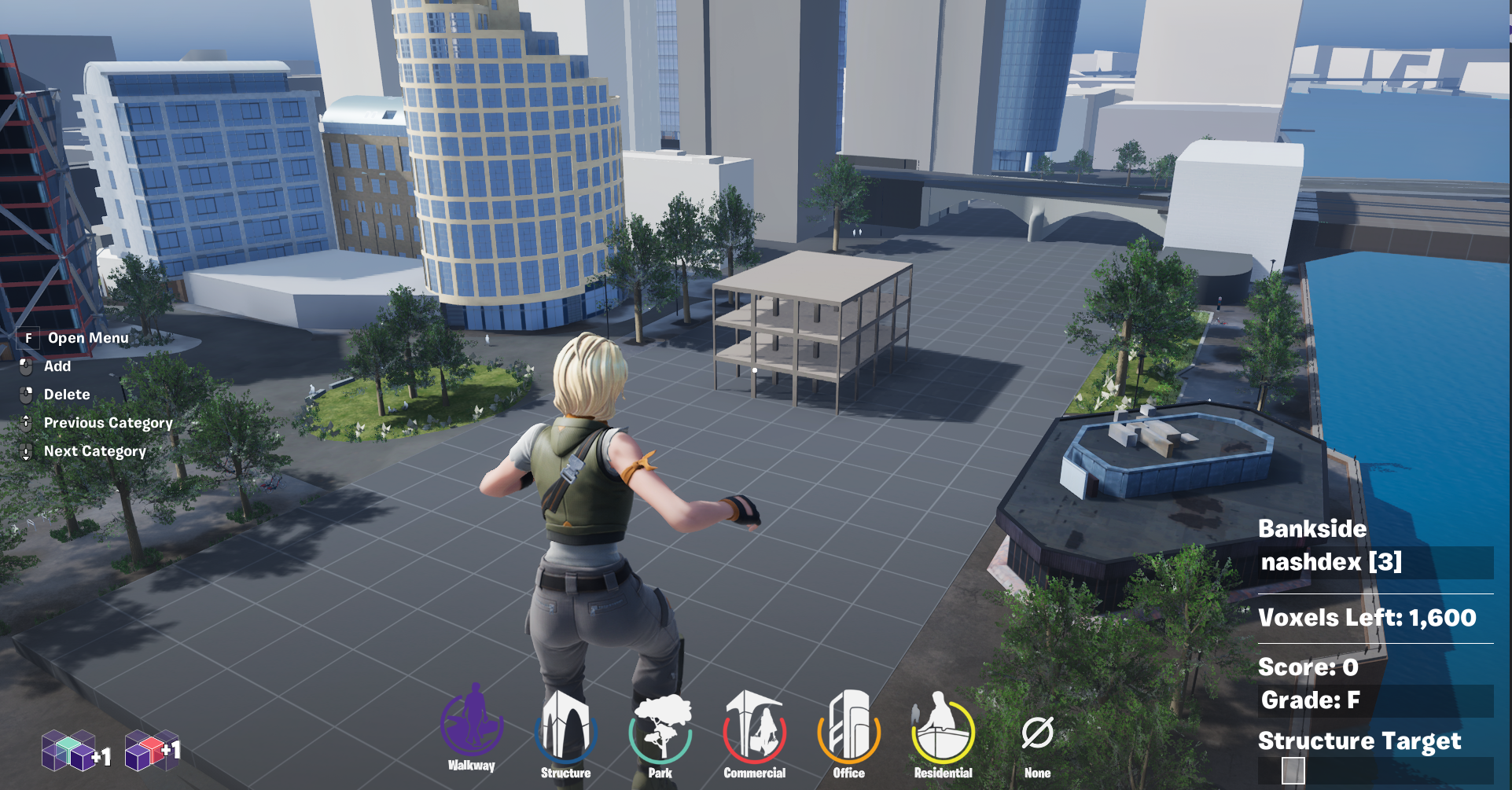
Task: Click the red and purple voxel cubes icon
Action: point(145,751)
